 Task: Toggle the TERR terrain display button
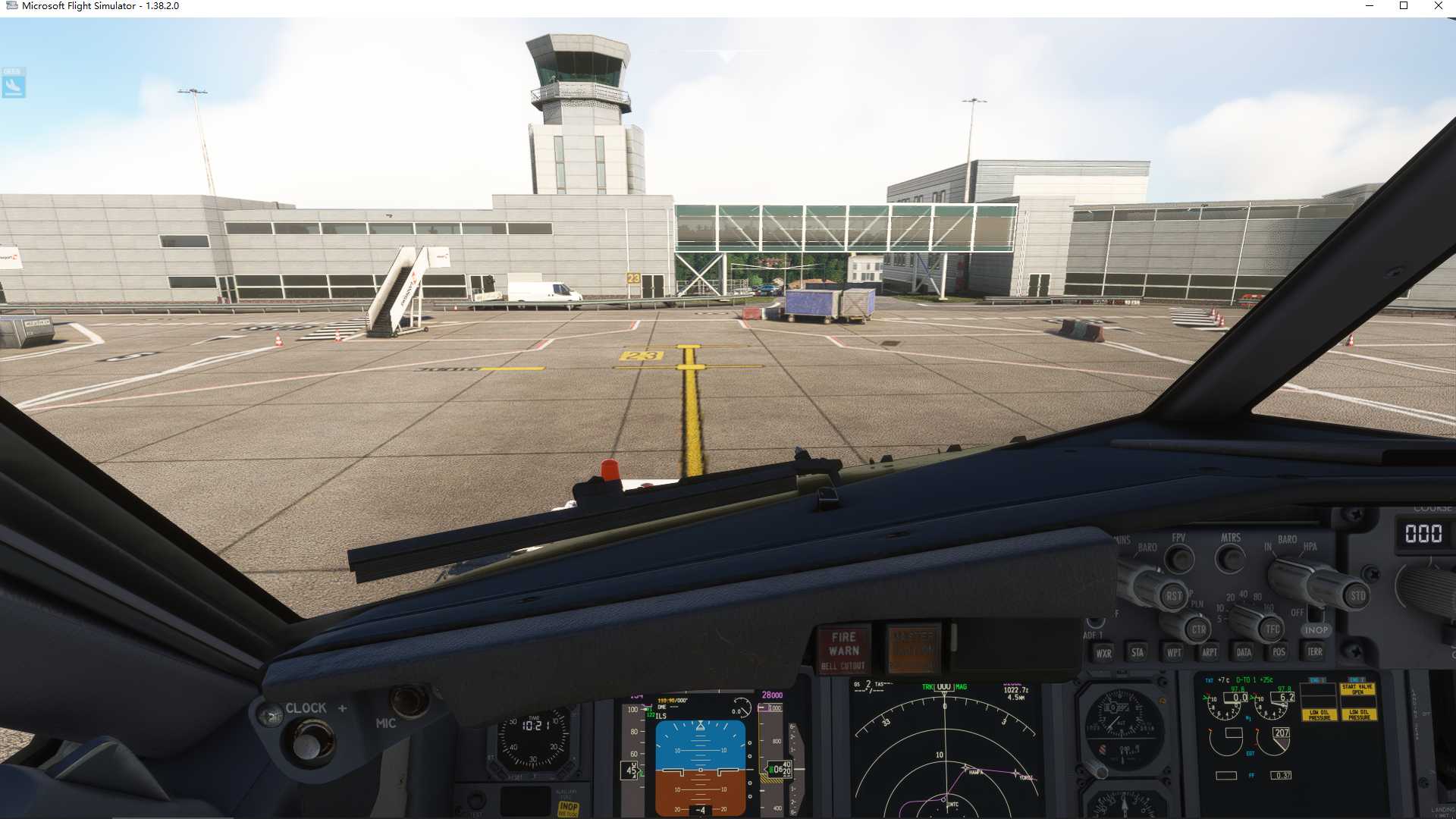point(1315,652)
